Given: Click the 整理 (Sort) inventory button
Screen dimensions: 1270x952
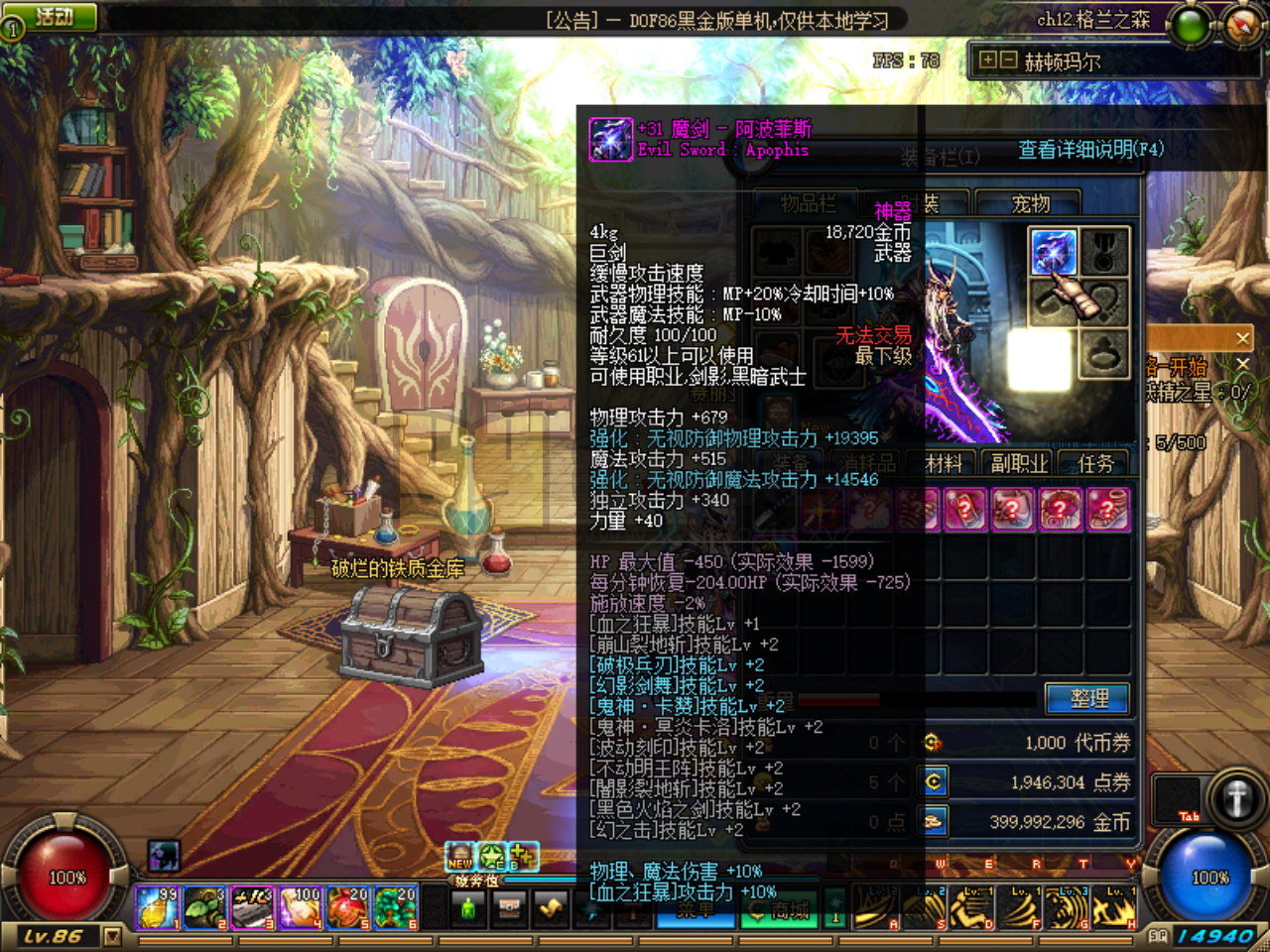Looking at the screenshot, I should pyautogui.click(x=1088, y=699).
